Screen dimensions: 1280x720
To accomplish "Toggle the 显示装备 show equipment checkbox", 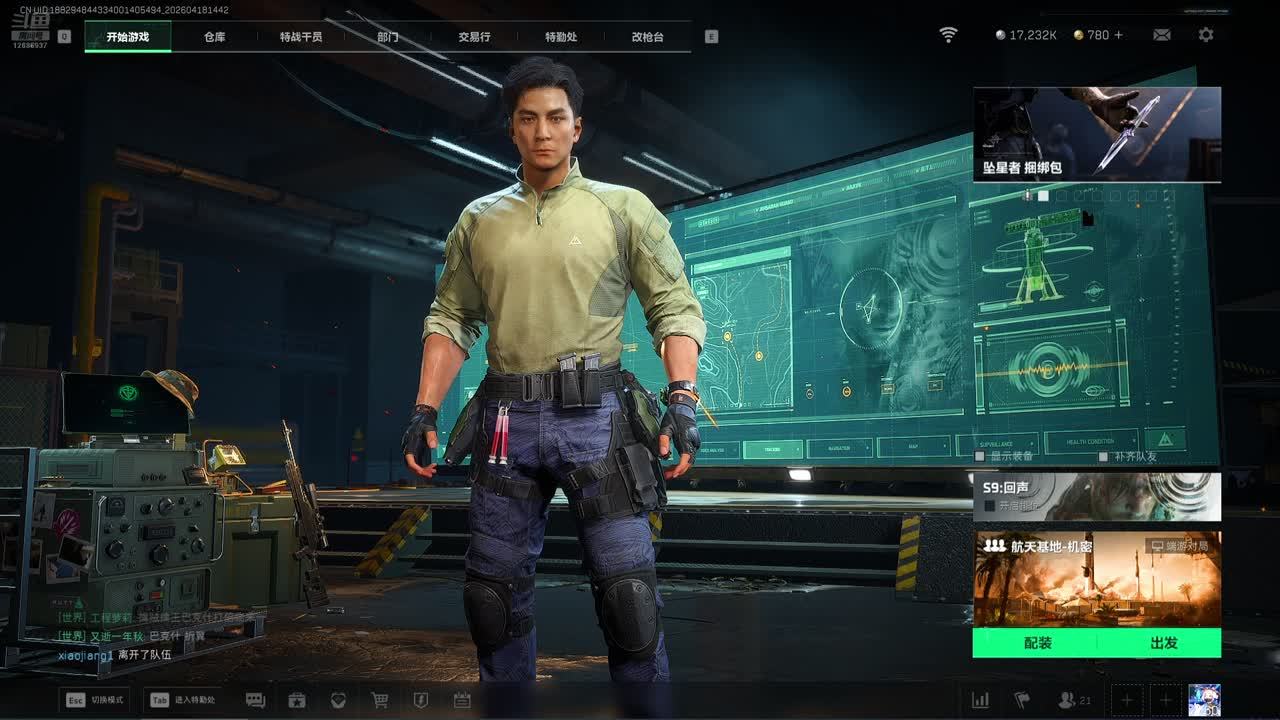I will [980, 457].
